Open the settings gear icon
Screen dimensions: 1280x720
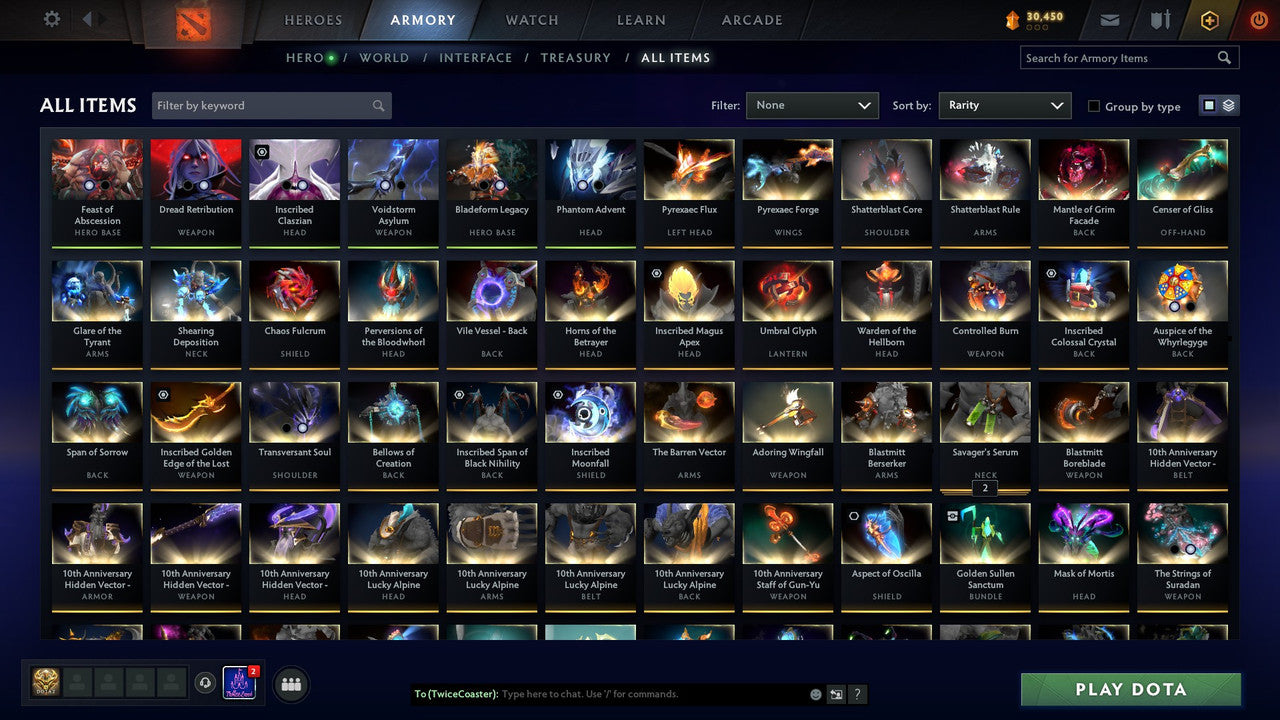tap(52, 17)
